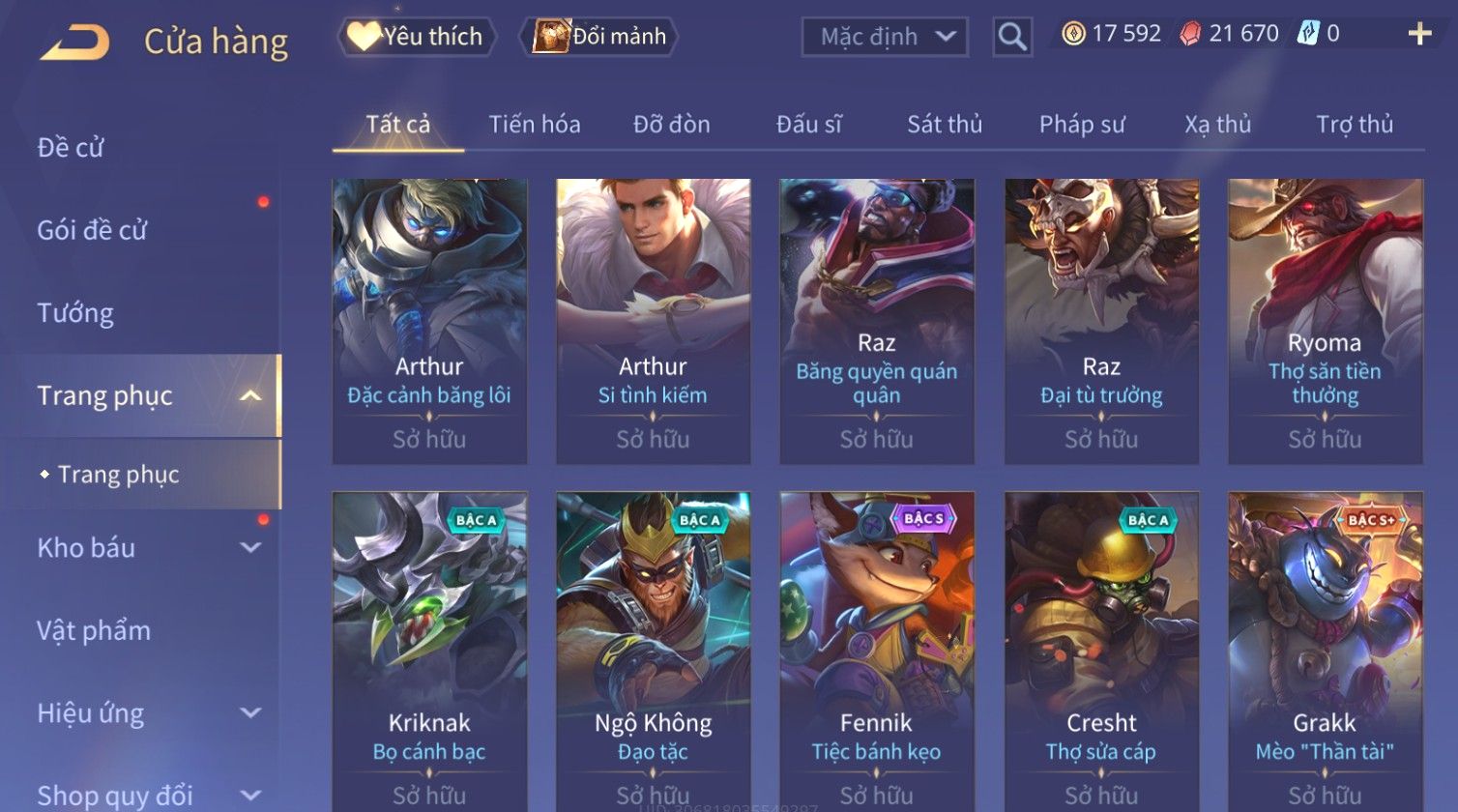Select Arthur Đặc cảnh băng lôi skin
The image size is (1458, 812).
[429, 321]
